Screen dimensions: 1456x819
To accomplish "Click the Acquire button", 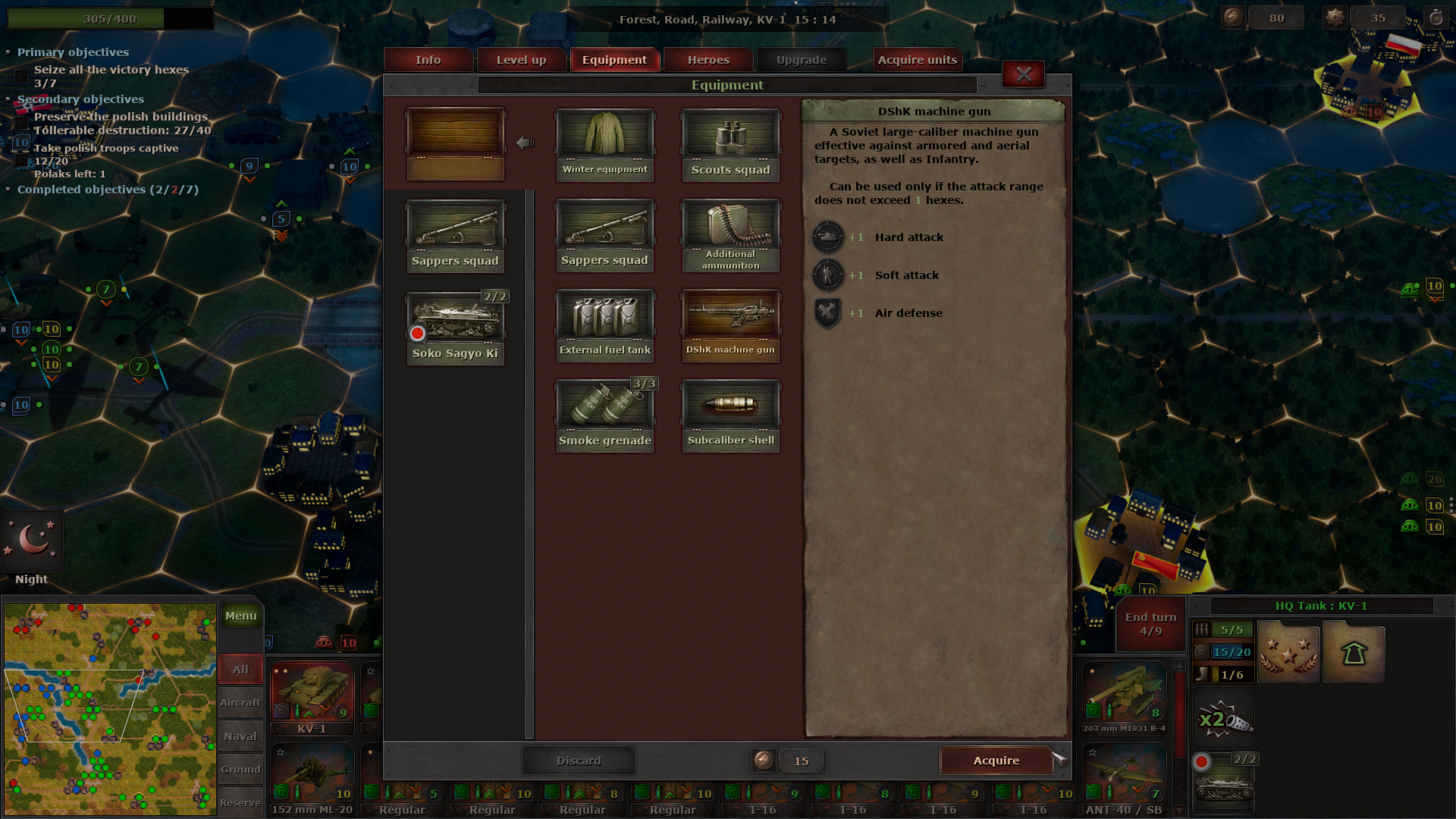I will 996,761.
